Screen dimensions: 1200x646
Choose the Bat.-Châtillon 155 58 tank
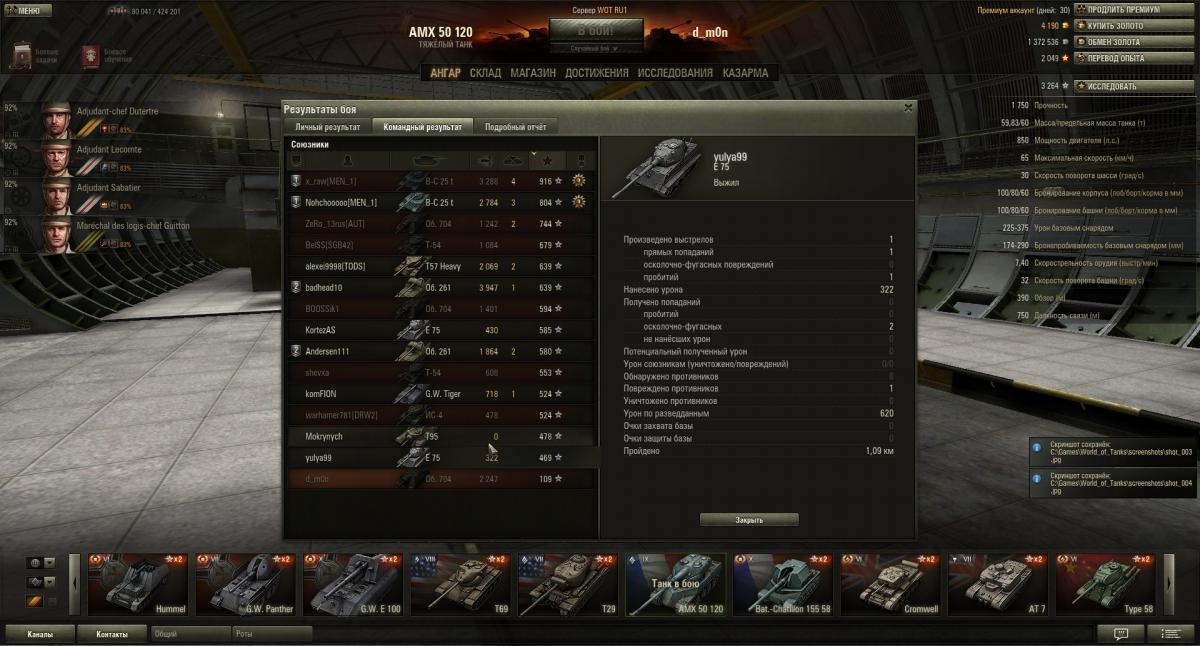[783, 584]
